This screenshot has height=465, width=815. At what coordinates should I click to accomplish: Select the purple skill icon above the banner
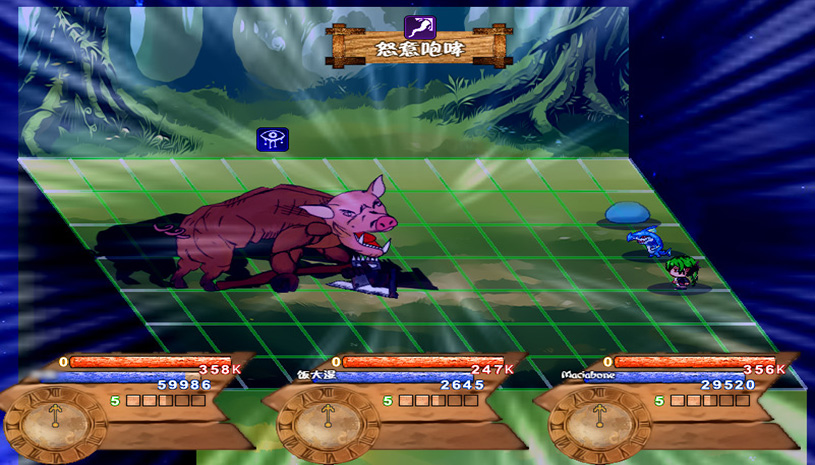(x=418, y=27)
